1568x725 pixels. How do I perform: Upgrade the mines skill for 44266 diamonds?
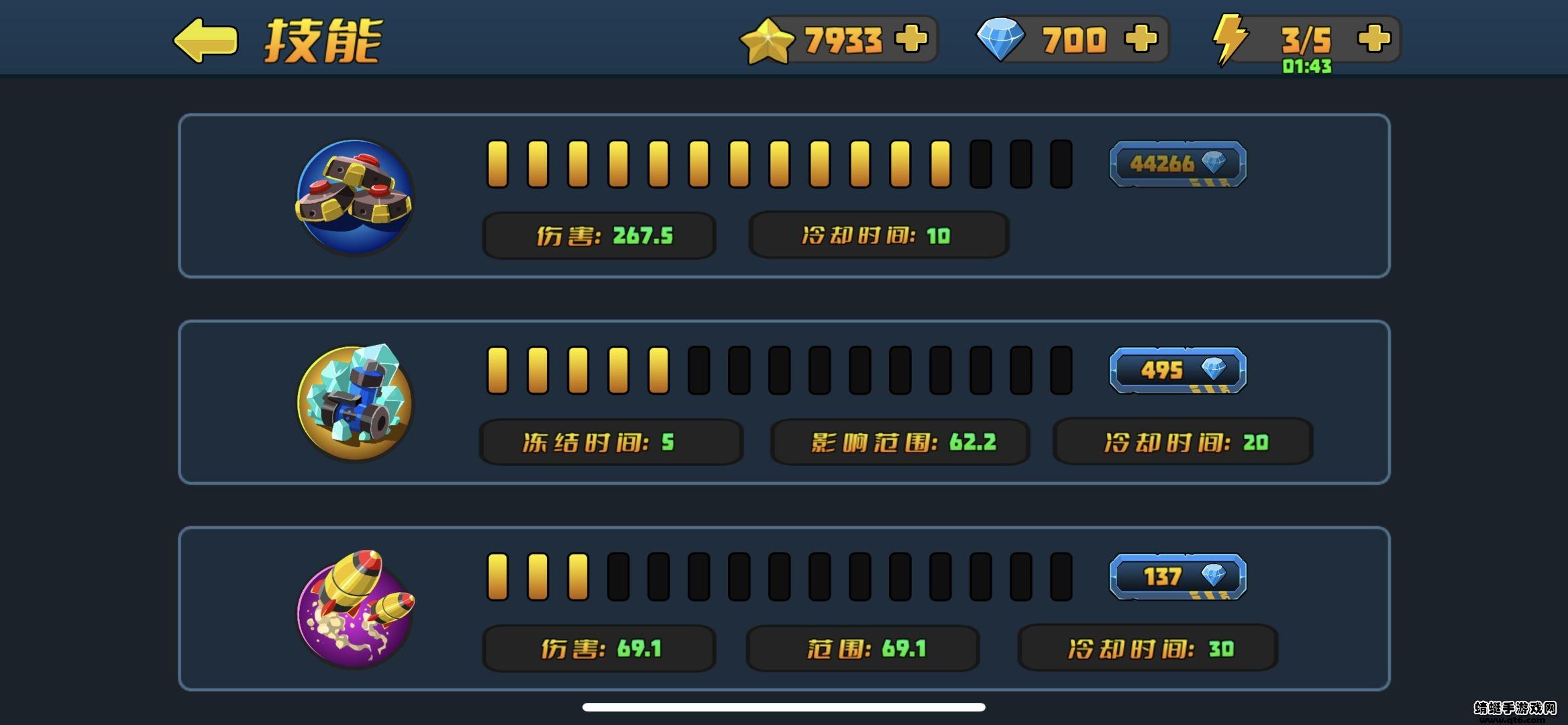click(1178, 163)
